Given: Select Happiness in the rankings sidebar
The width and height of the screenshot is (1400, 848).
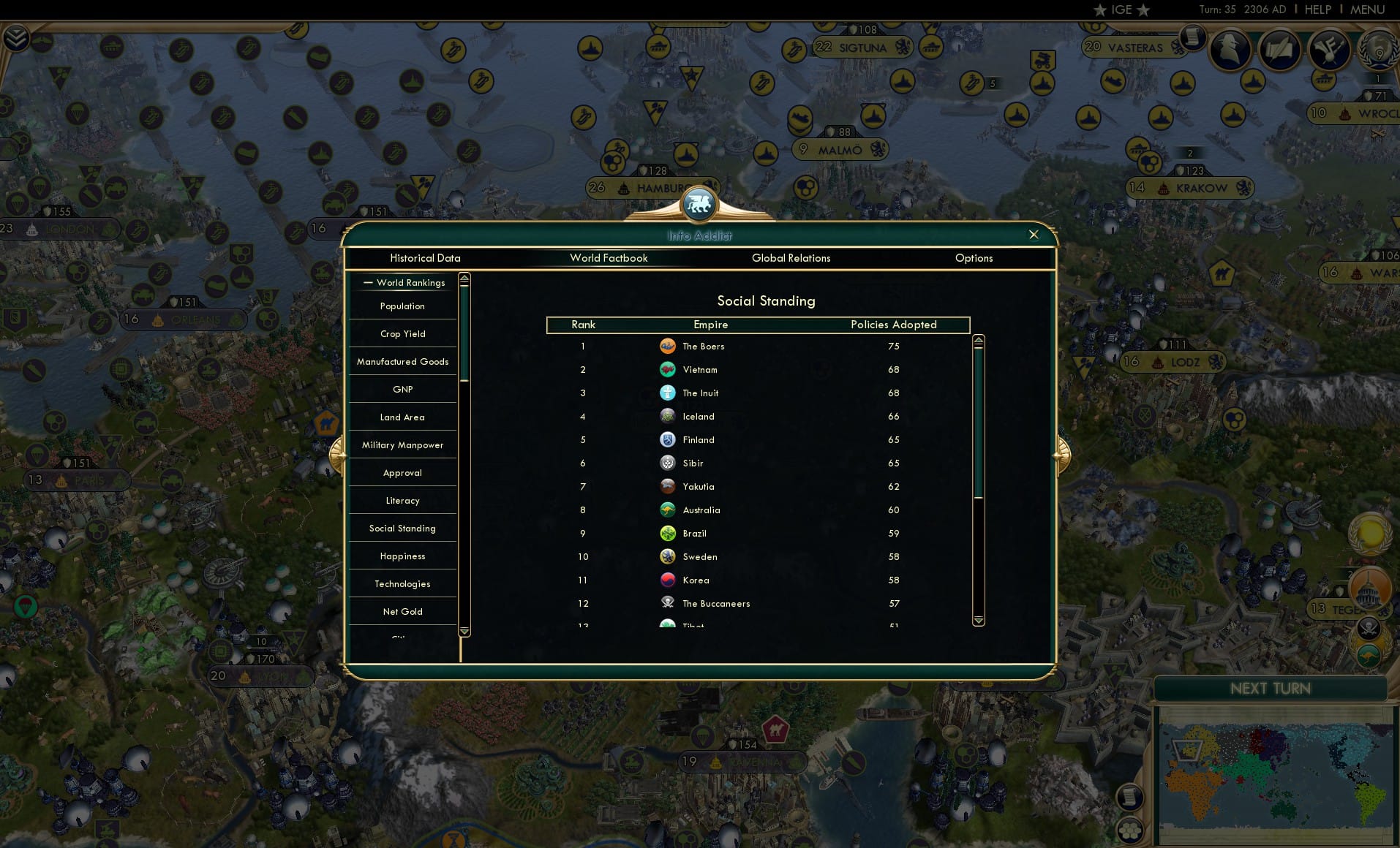Looking at the screenshot, I should pyautogui.click(x=402, y=556).
